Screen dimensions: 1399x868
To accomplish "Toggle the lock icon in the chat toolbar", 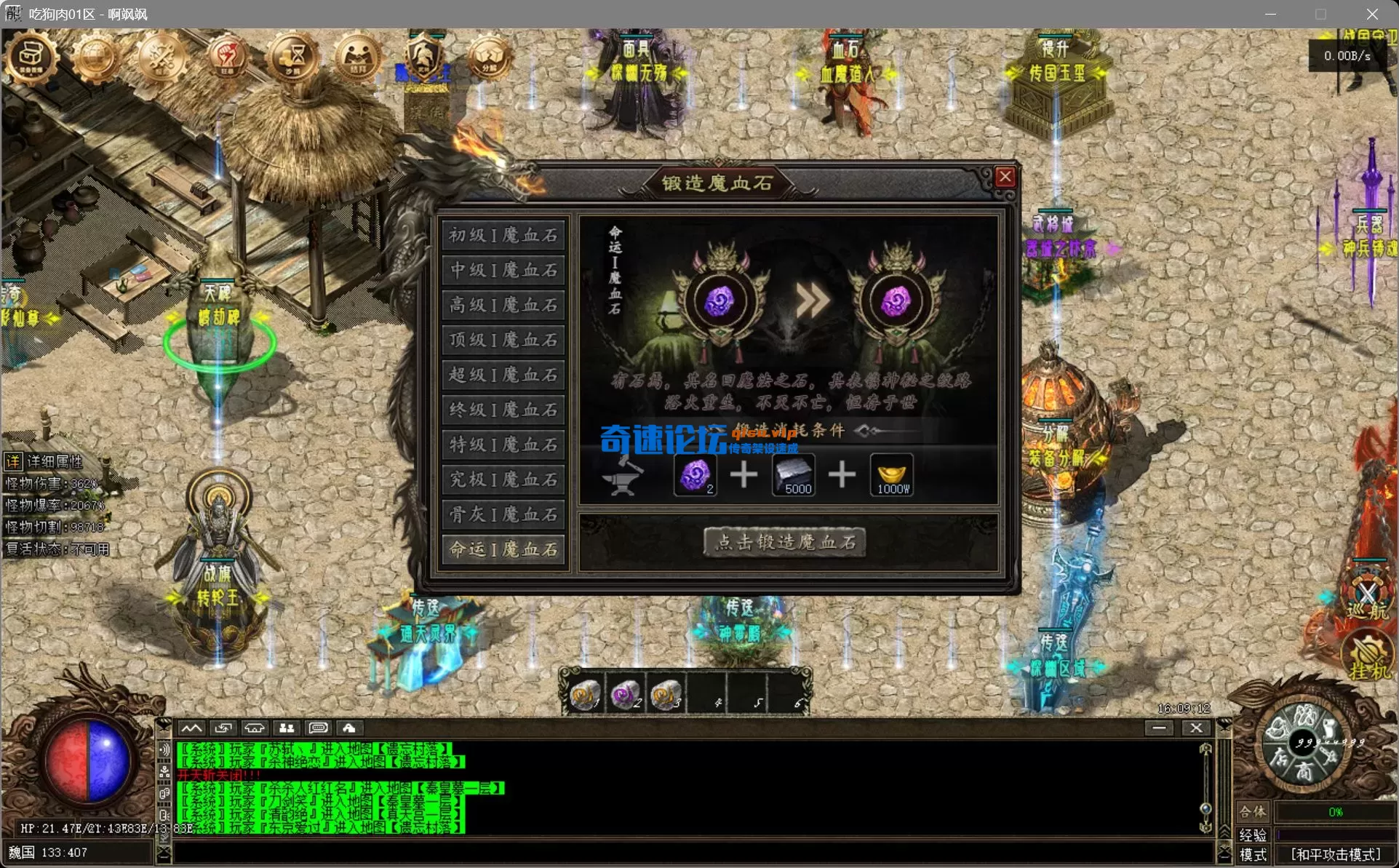I will 350,728.
